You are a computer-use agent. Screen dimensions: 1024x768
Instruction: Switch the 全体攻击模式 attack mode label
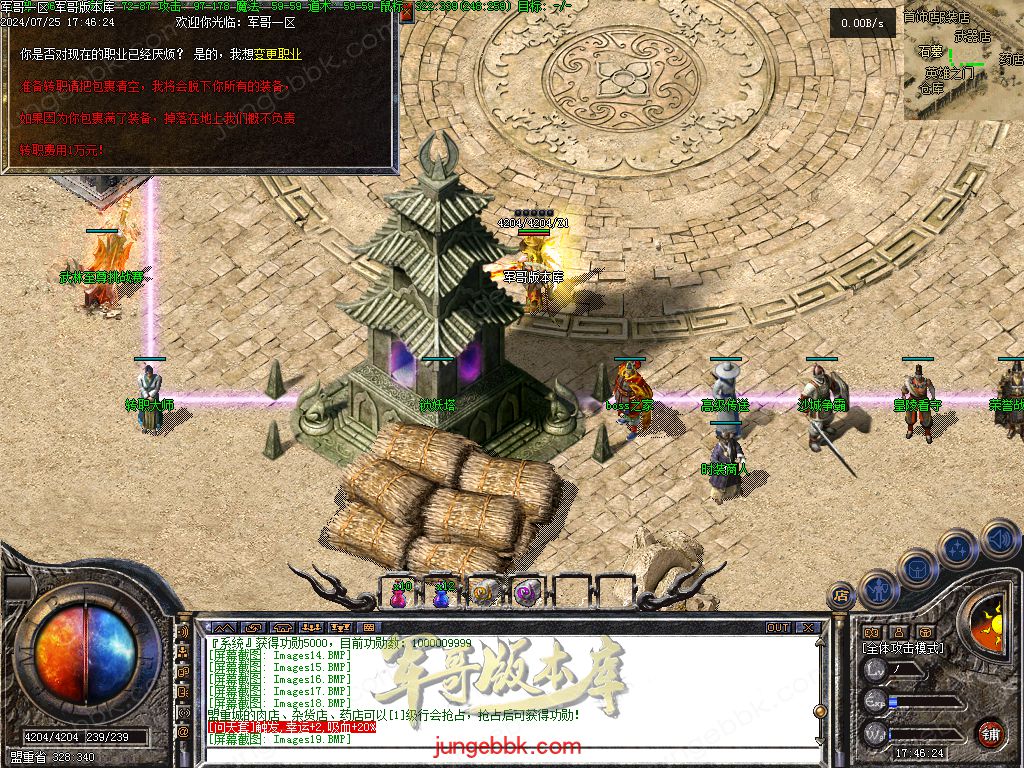point(902,648)
